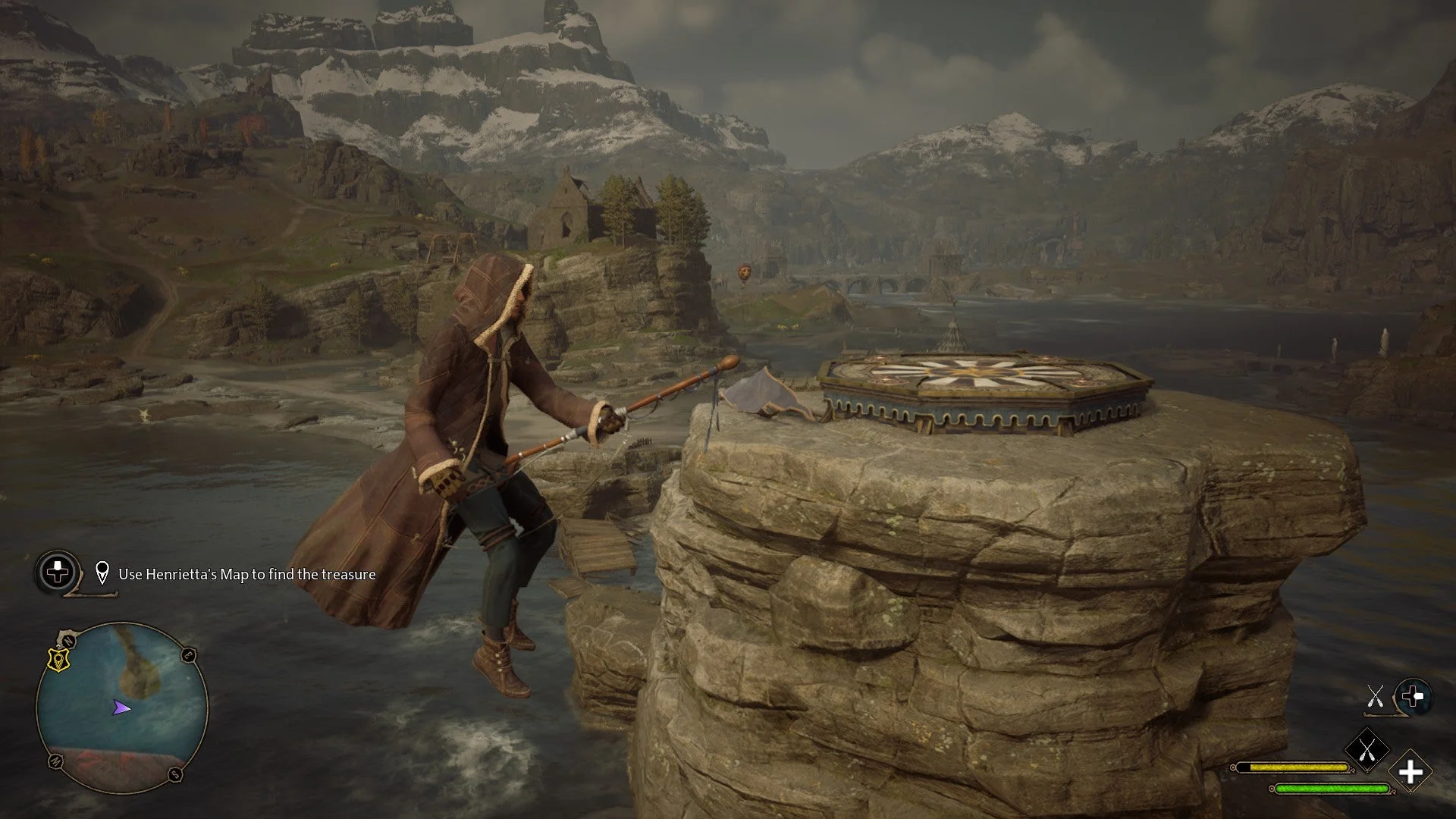Toggle the East compass marker on minimap
The width and height of the screenshot is (1456, 819).
pos(189,654)
